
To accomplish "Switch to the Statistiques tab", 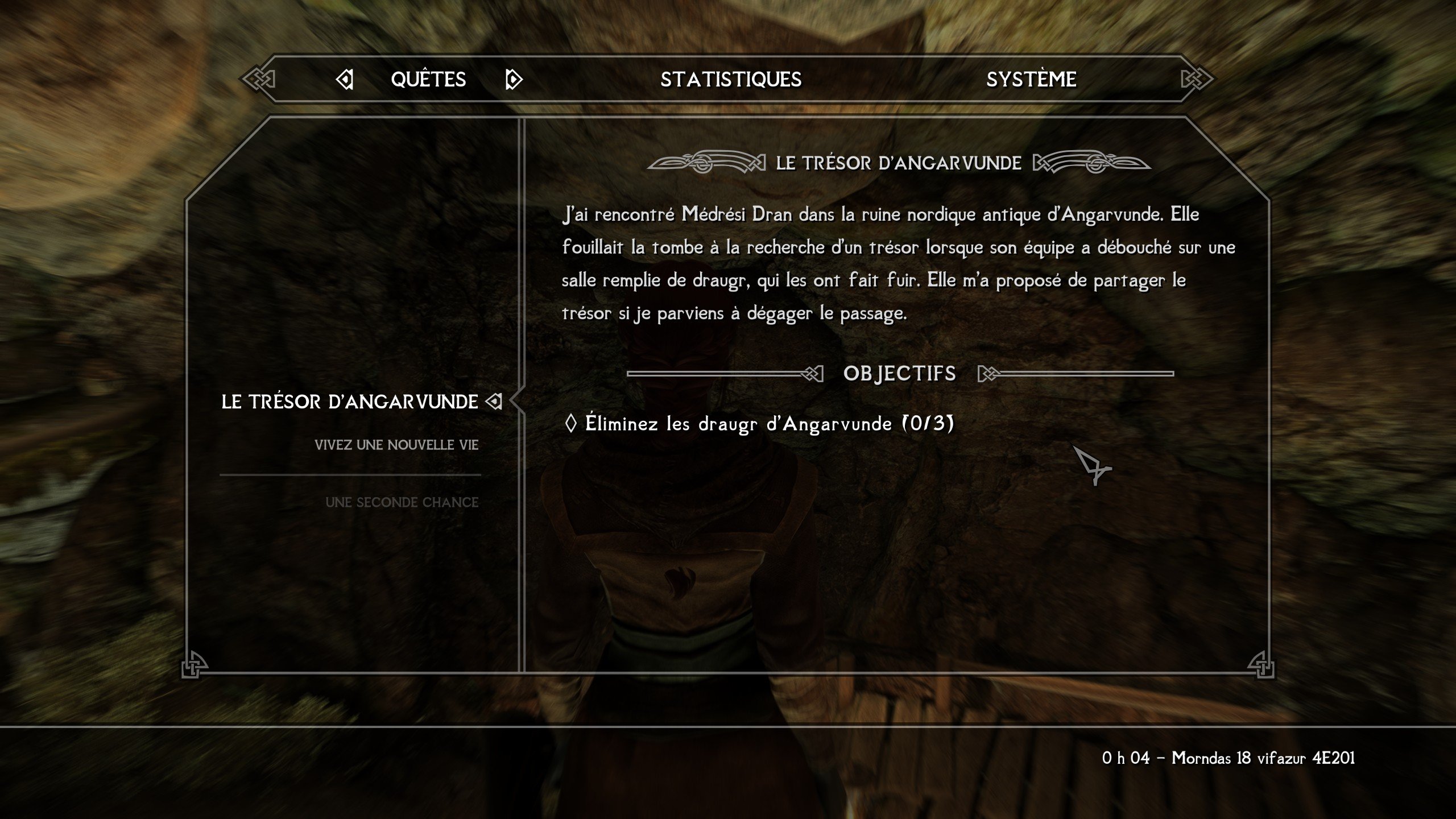I will pyautogui.click(x=731, y=79).
